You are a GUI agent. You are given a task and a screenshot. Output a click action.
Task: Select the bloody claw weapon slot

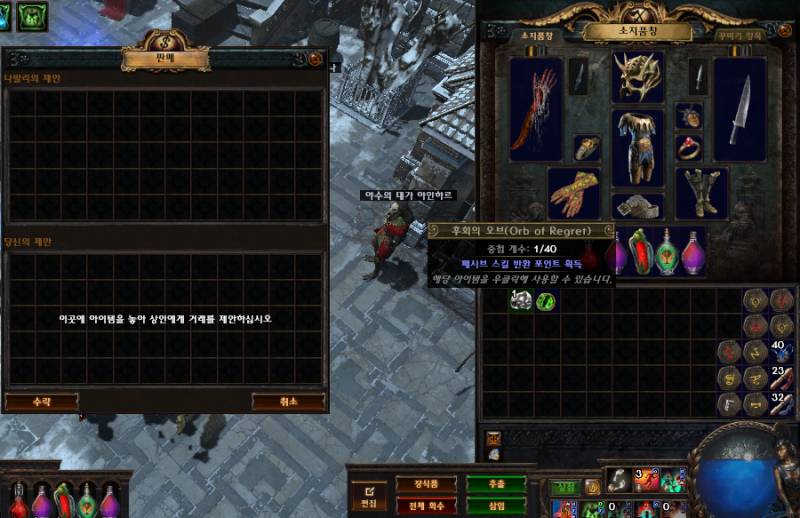(x=536, y=108)
